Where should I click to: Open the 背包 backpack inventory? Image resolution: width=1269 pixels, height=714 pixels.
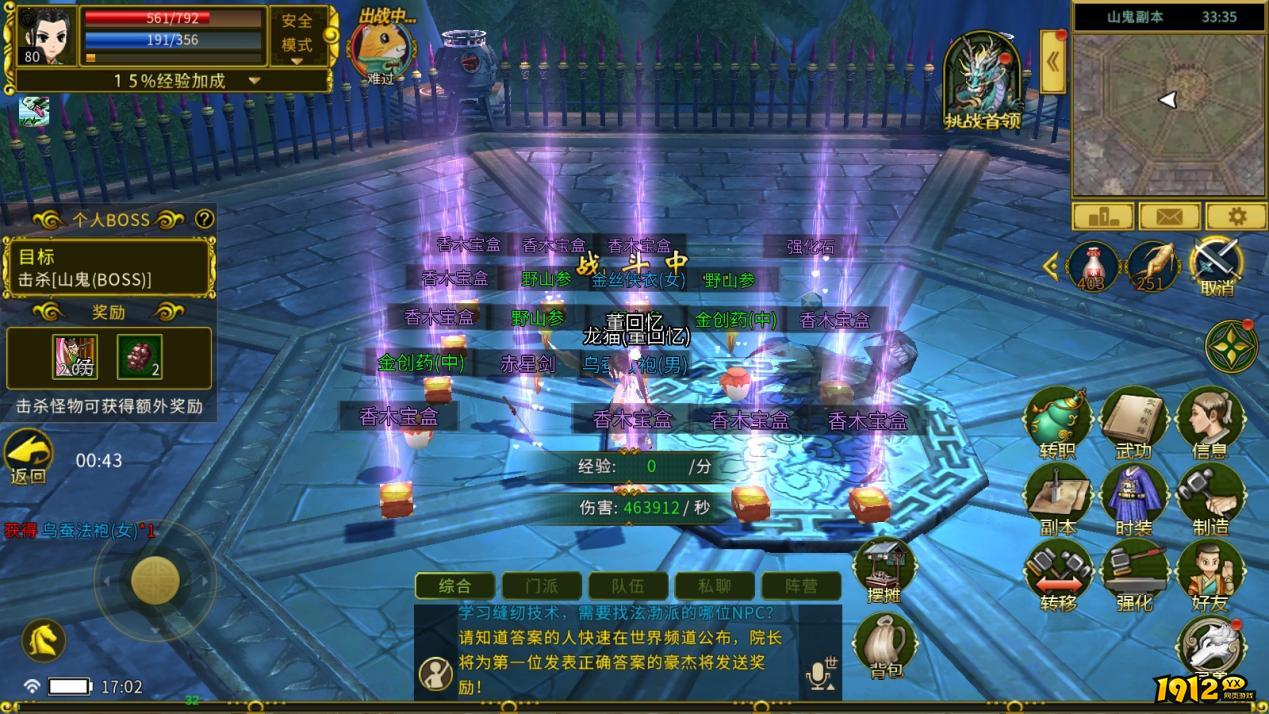pyautogui.click(x=883, y=645)
